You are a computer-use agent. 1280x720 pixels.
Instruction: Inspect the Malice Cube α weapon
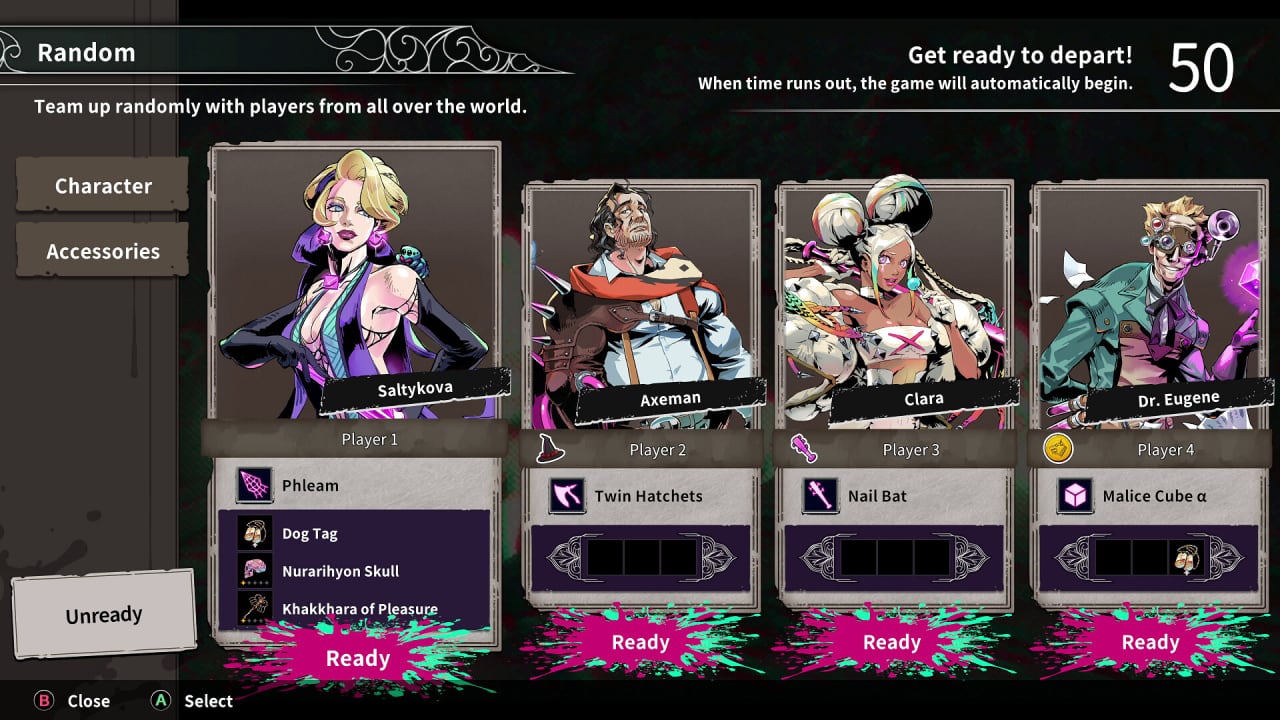click(x=1146, y=496)
